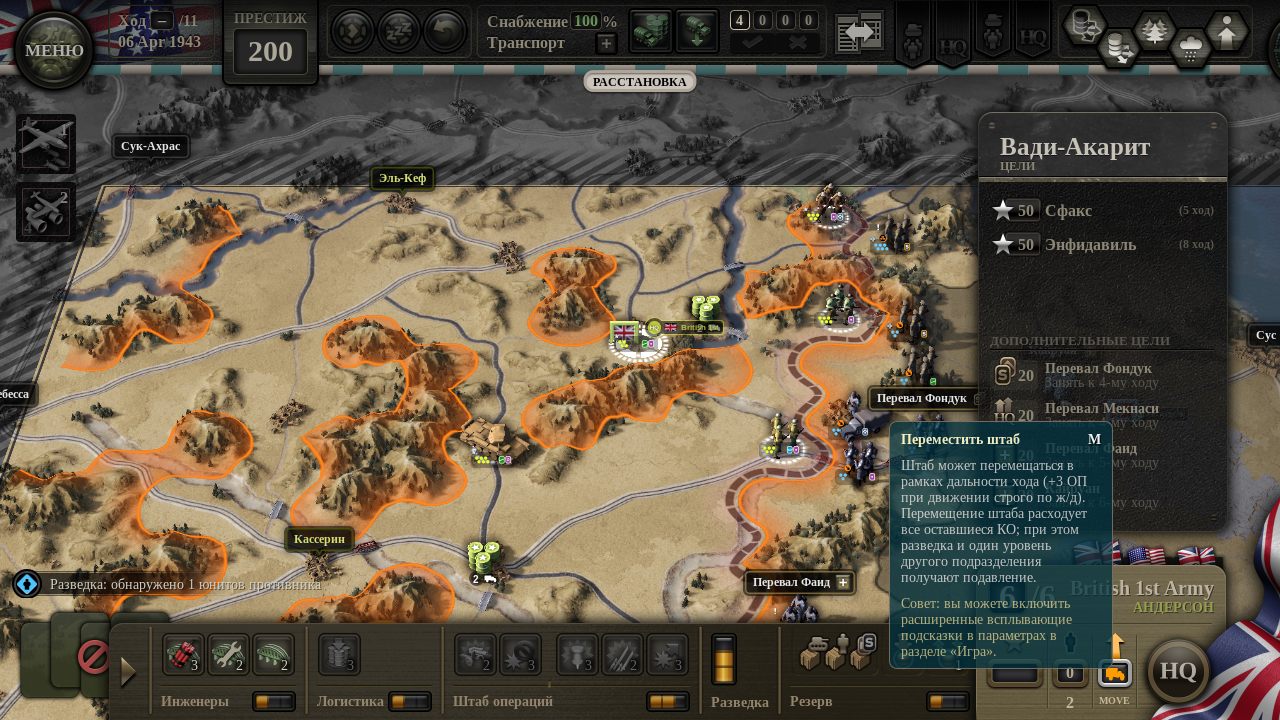This screenshot has height=720, width=1280.
Task: Show the weather cloud overlay
Action: click(1190, 45)
